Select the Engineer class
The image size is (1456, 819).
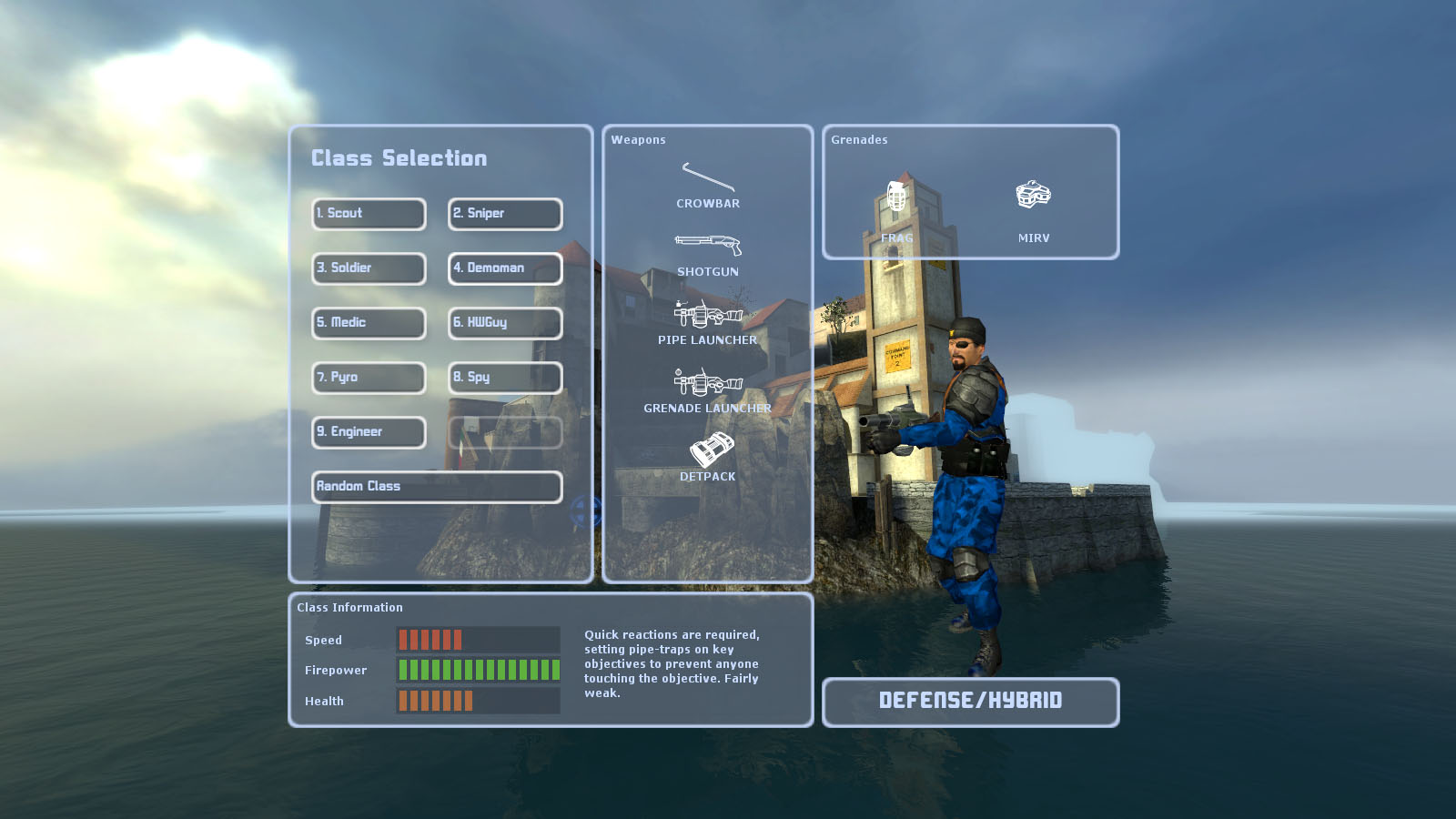[369, 432]
